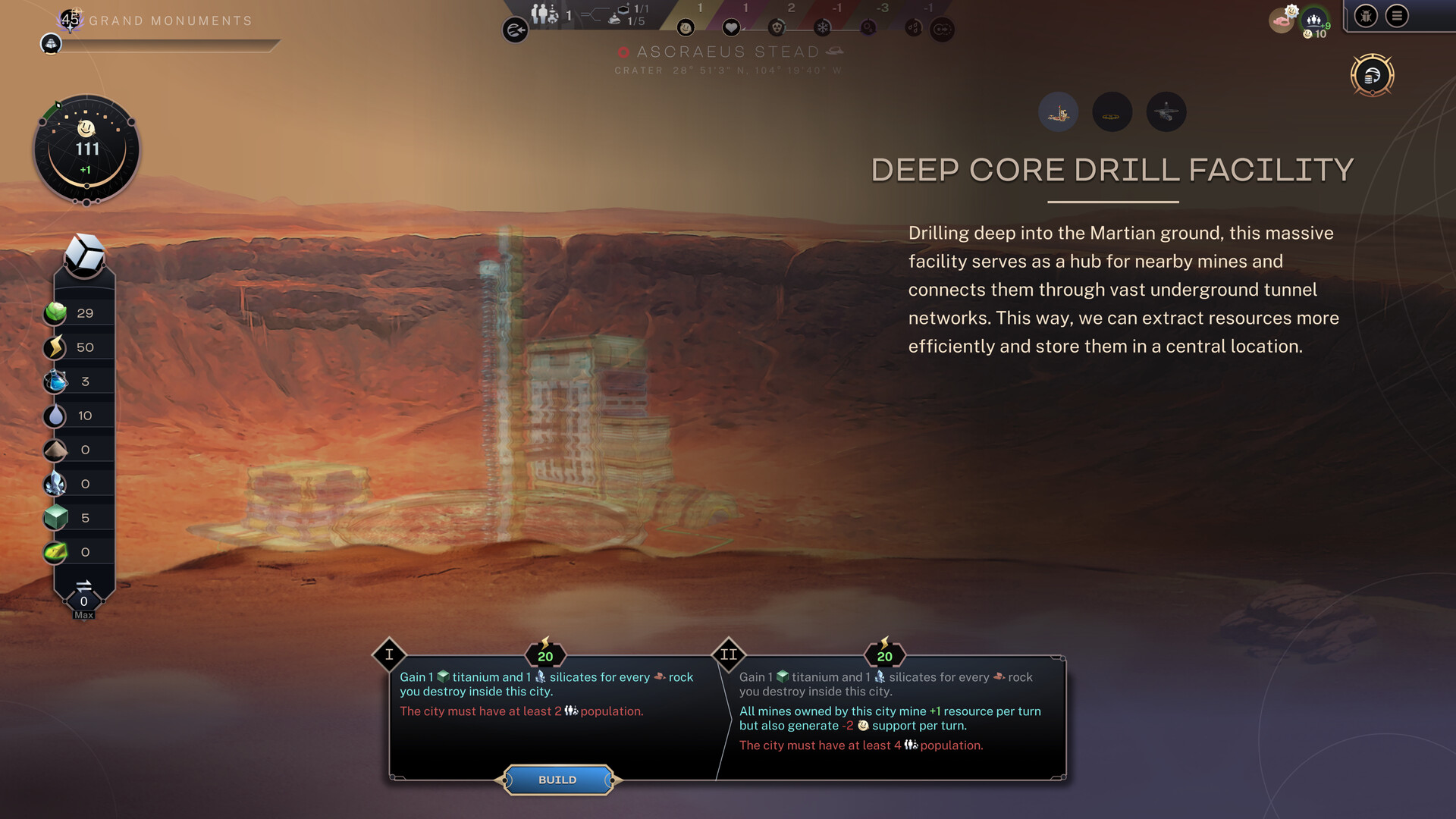Viewport: 1456px width, 819px height.
Task: Click the planet with arrow back icon
Action: pyautogui.click(x=515, y=30)
